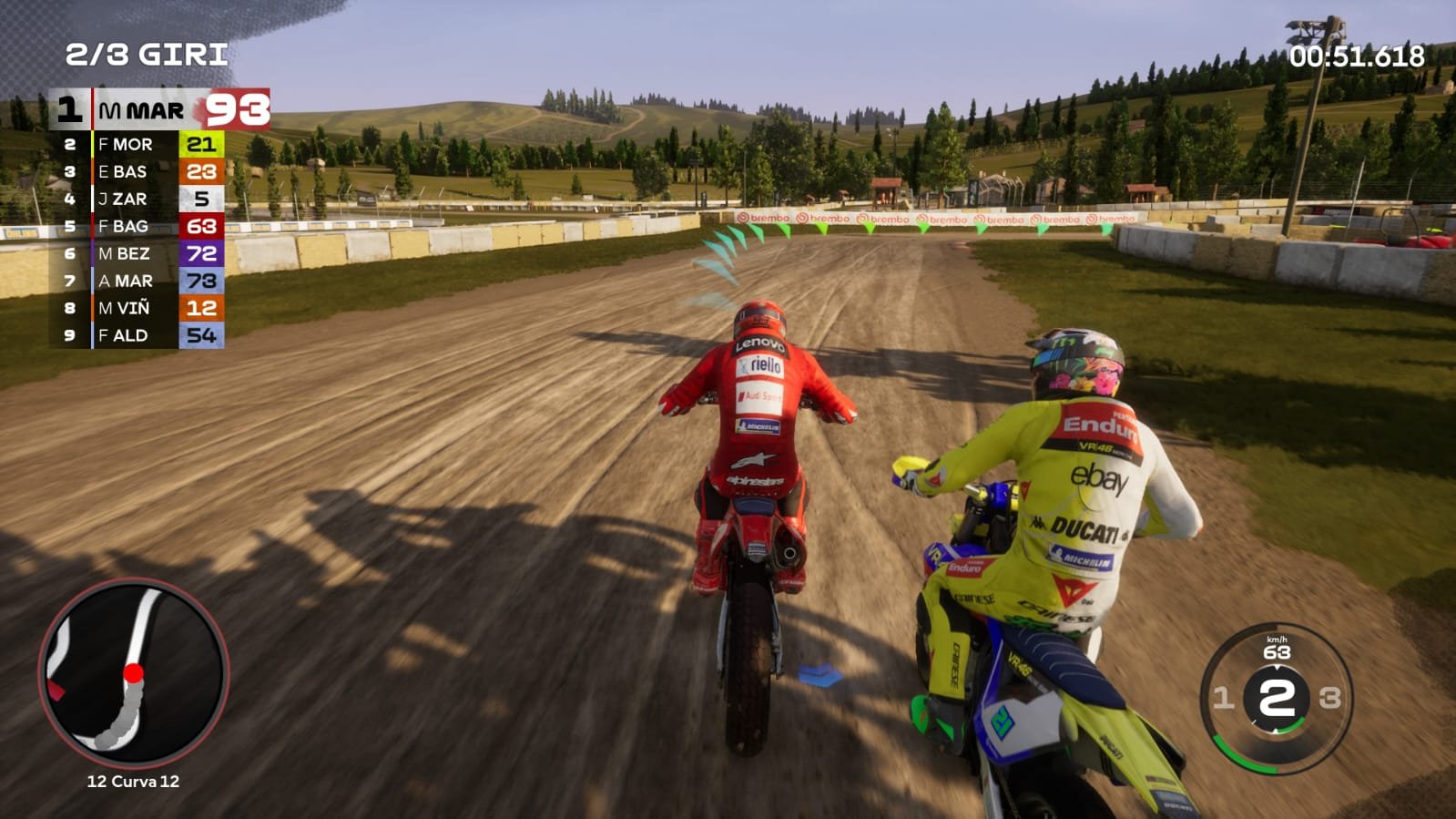This screenshot has height=819, width=1456.
Task: Choose E BAS 23 in the standings
Action: pyautogui.click(x=138, y=171)
